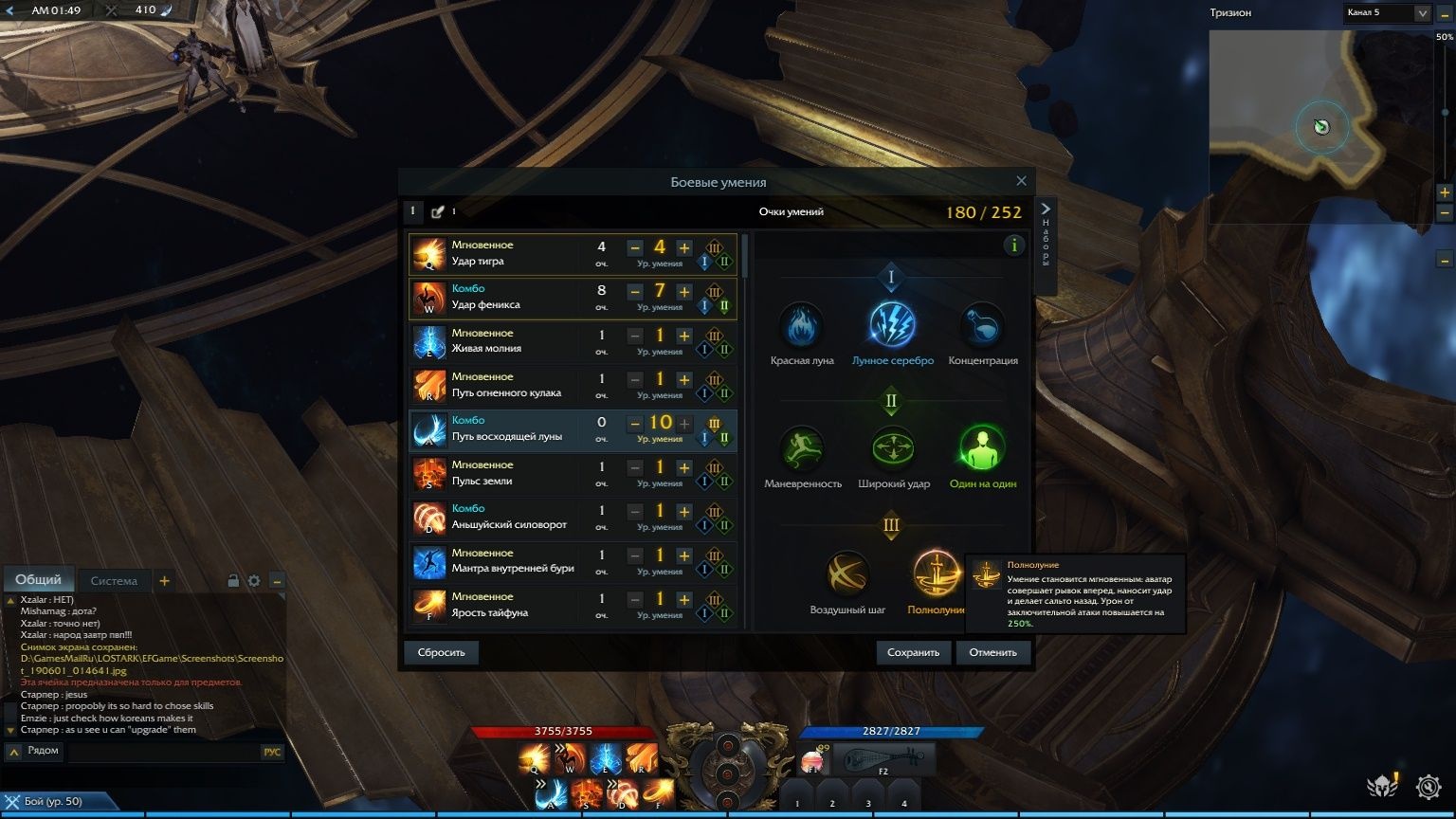The width and height of the screenshot is (1456, 819).
Task: Cancel changes with Отменить button
Action: pos(992,652)
